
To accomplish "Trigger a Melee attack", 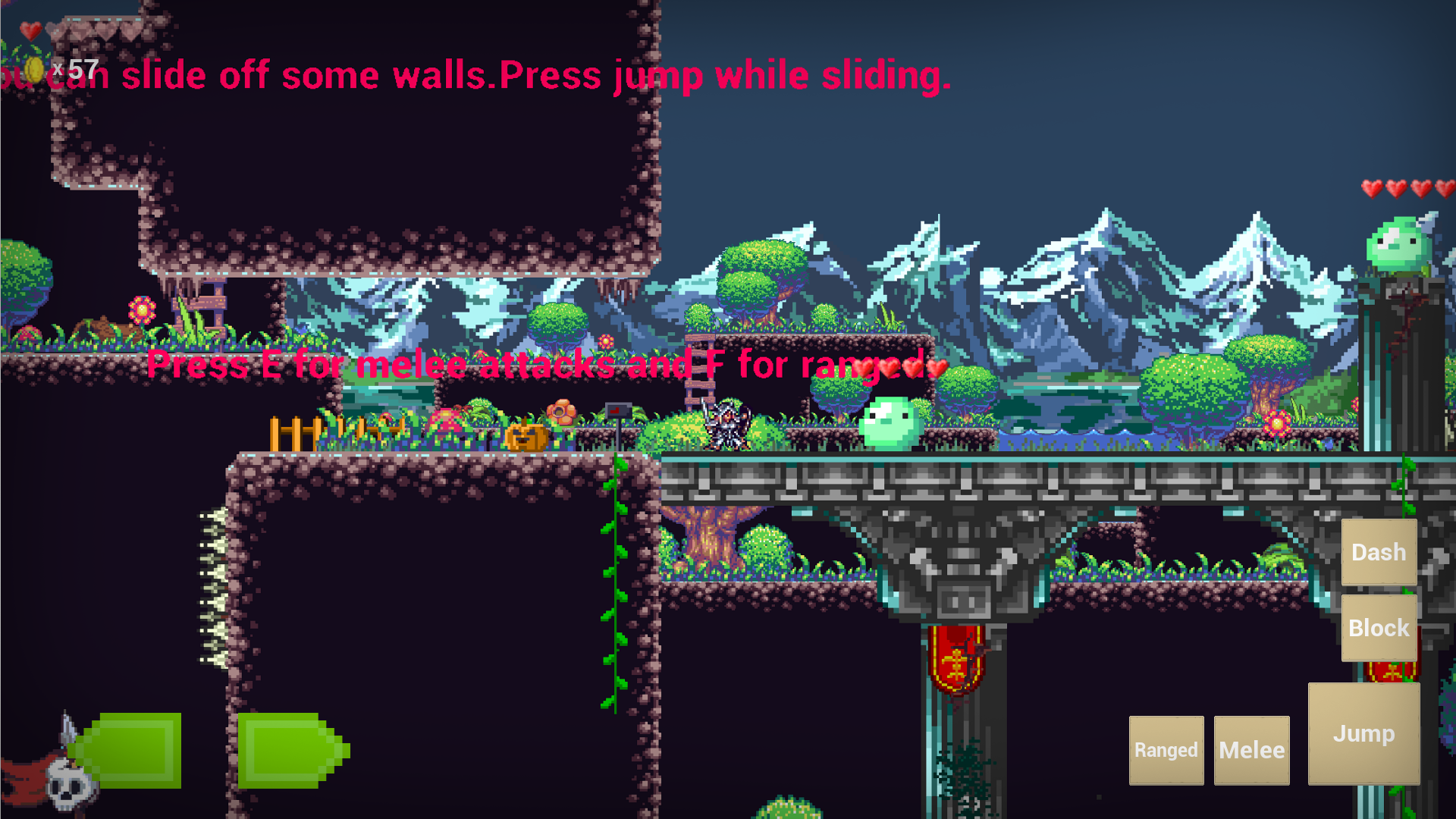I will click(x=1251, y=750).
